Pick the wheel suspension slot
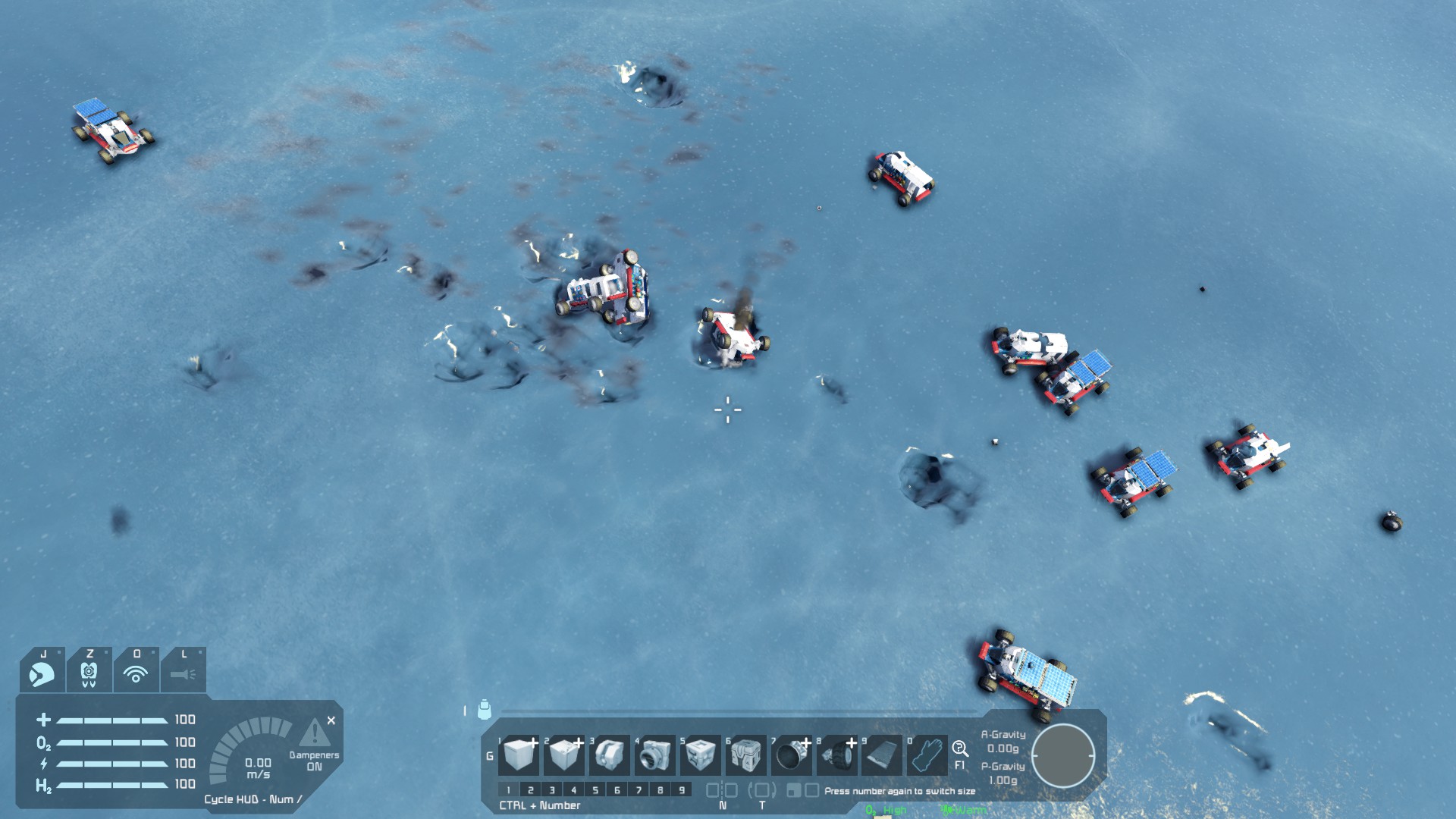Image resolution: width=1456 pixels, height=819 pixels. pos(836,755)
